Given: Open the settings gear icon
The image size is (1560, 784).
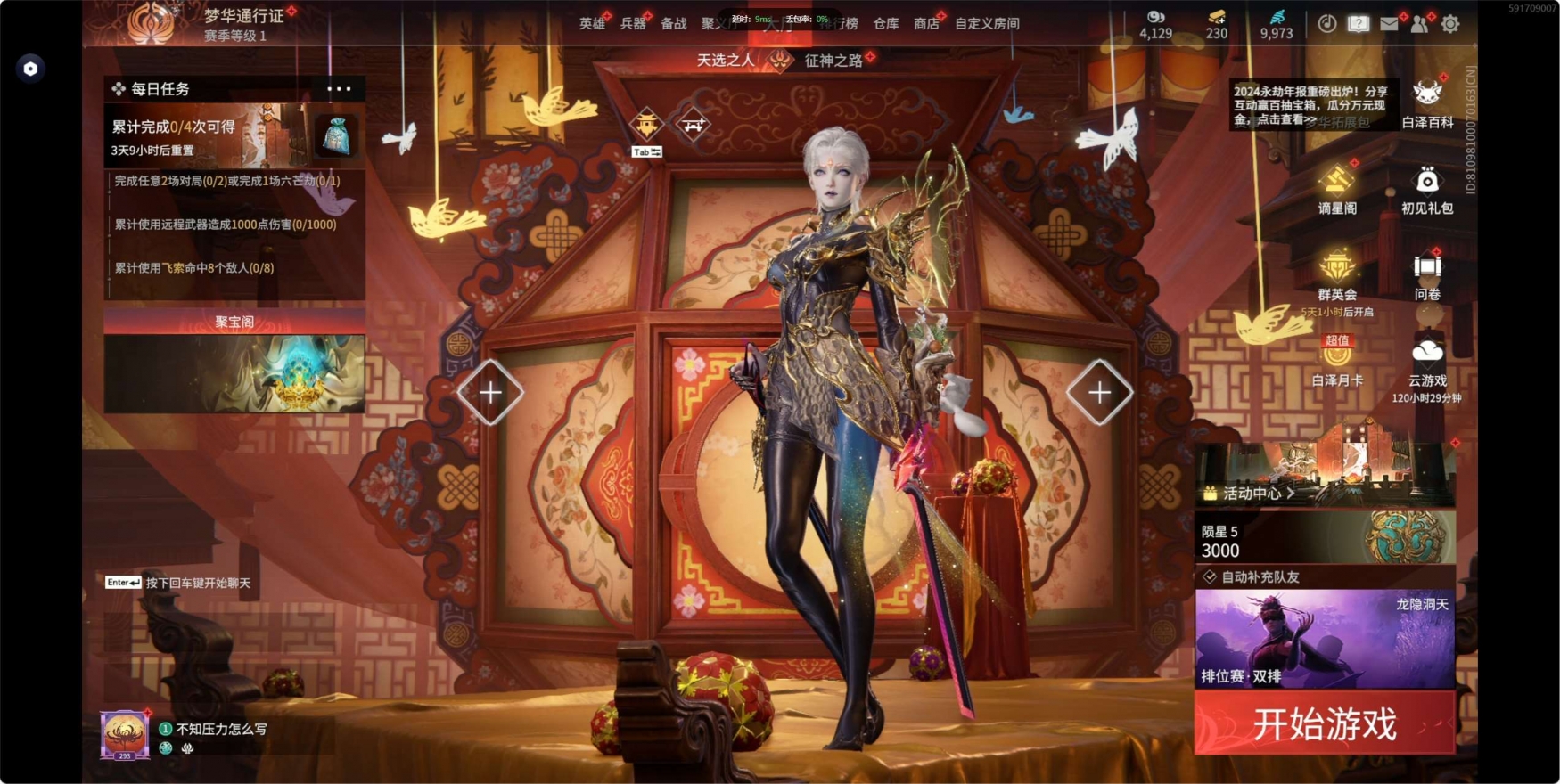Looking at the screenshot, I should (1450, 24).
